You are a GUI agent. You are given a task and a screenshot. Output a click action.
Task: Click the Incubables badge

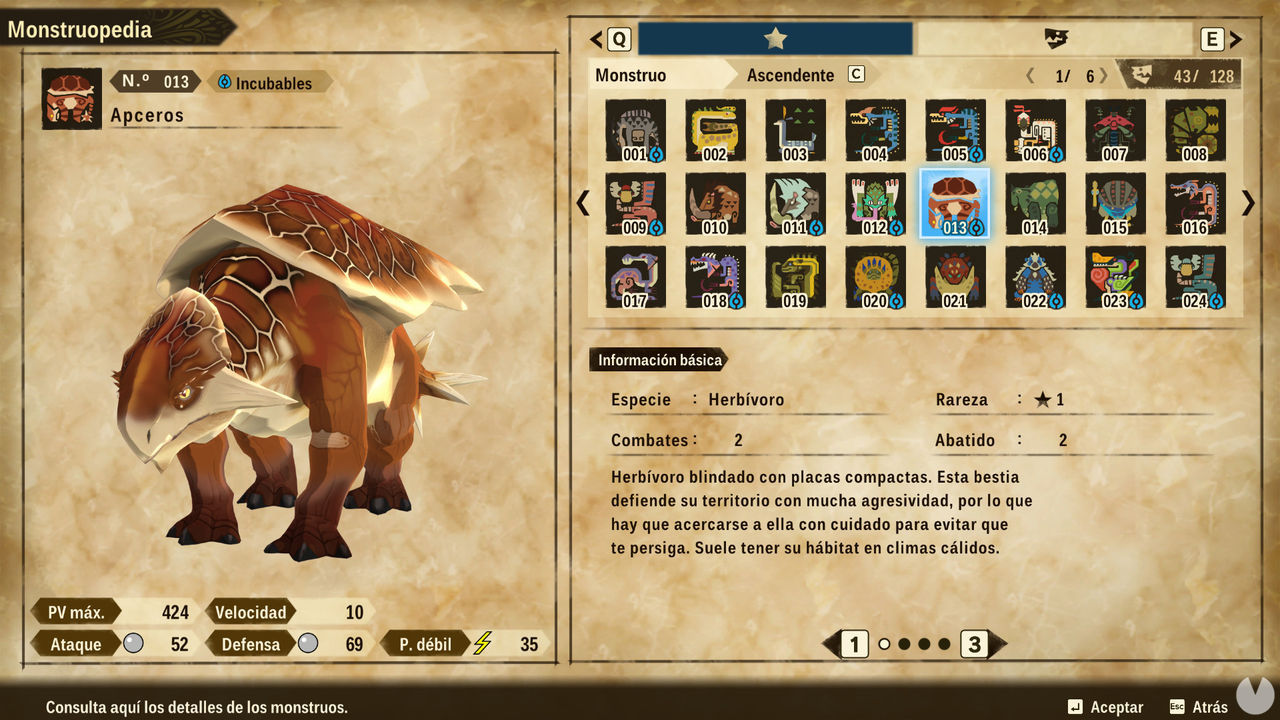tap(271, 82)
